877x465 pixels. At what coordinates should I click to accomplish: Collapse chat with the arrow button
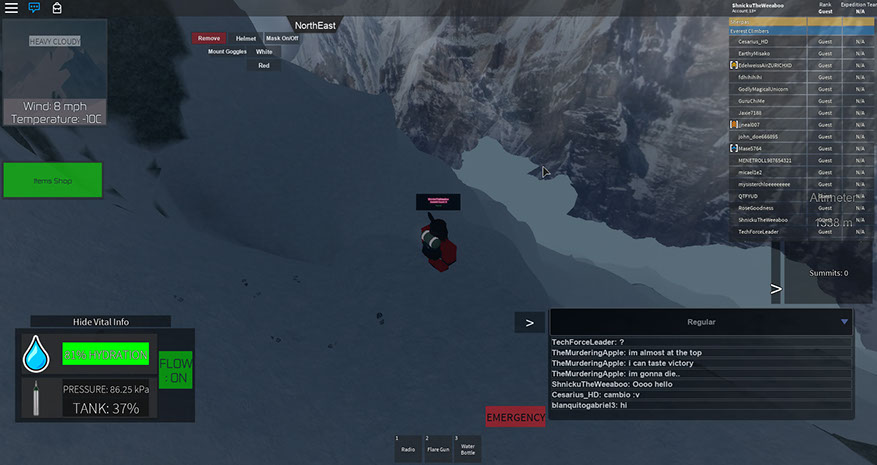click(529, 322)
